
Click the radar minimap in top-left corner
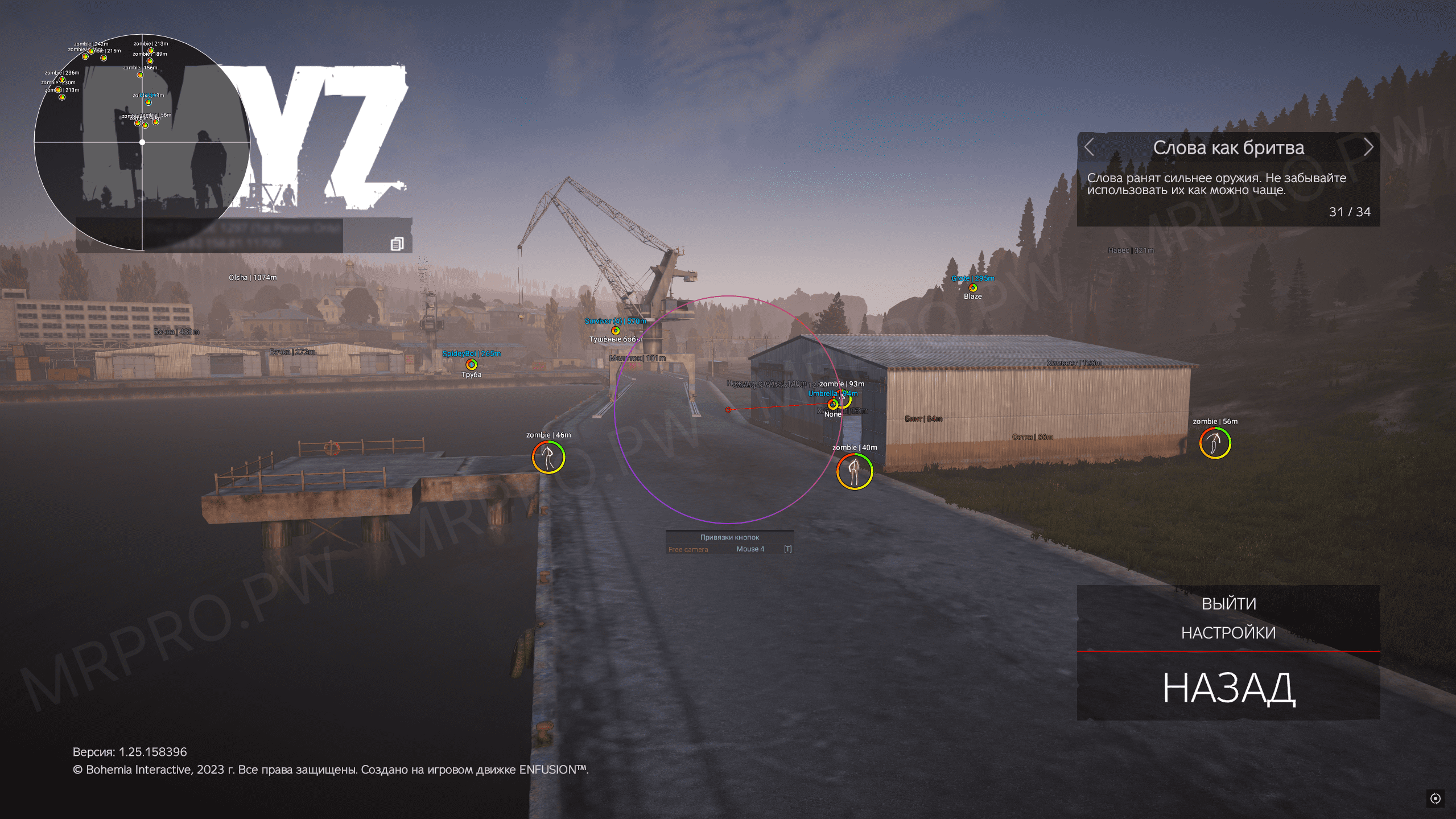[x=142, y=142]
